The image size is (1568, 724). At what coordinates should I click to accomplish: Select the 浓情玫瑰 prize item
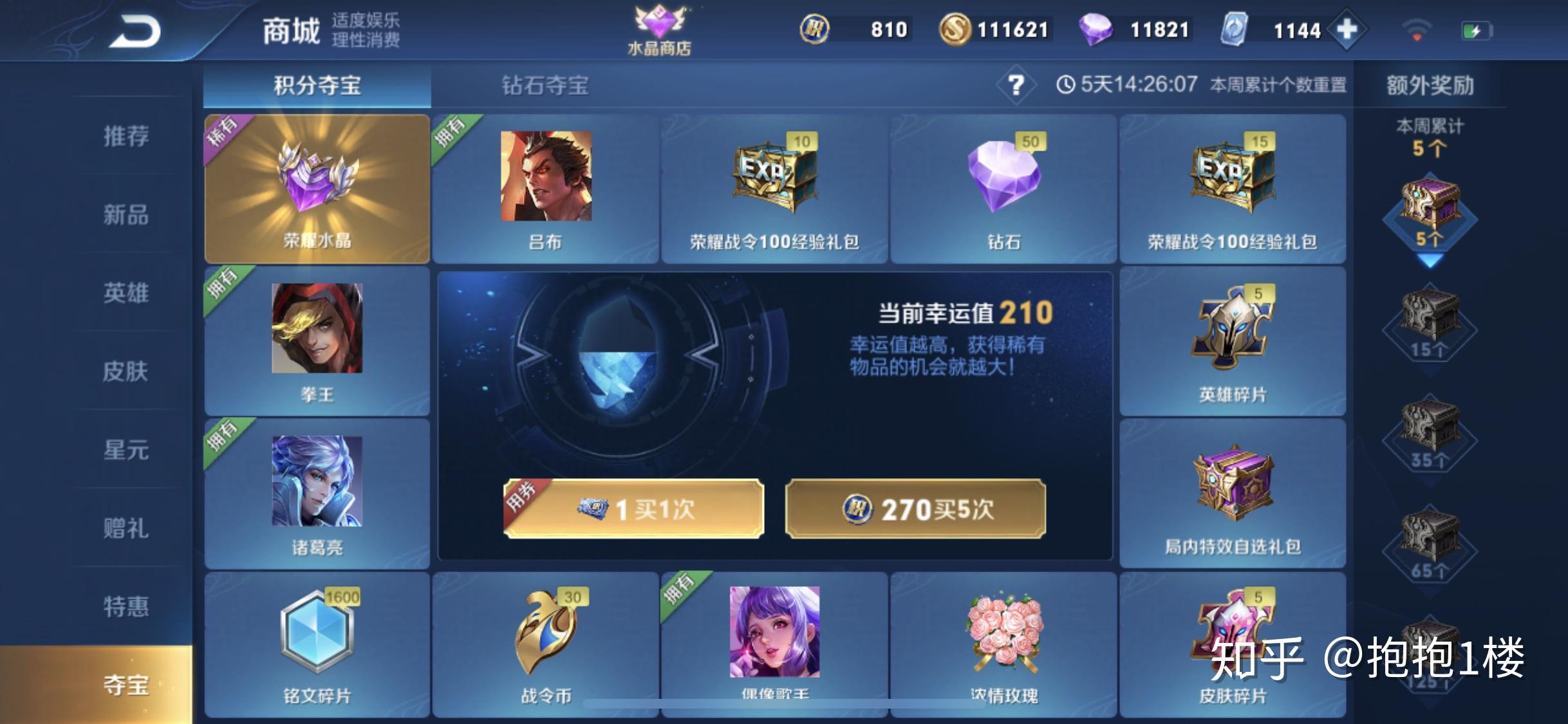tap(1004, 644)
